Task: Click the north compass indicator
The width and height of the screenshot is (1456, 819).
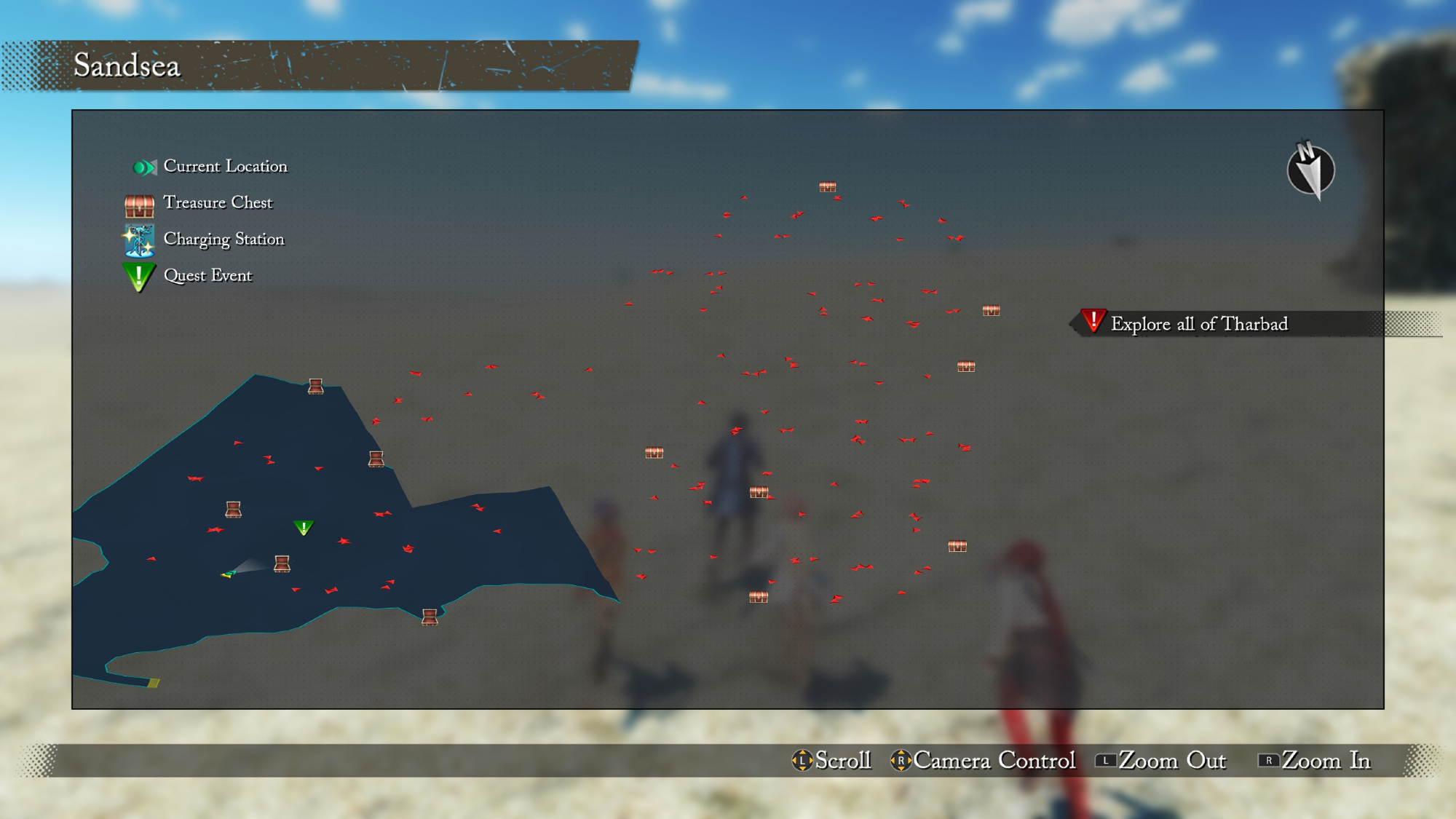Action: click(x=1310, y=171)
